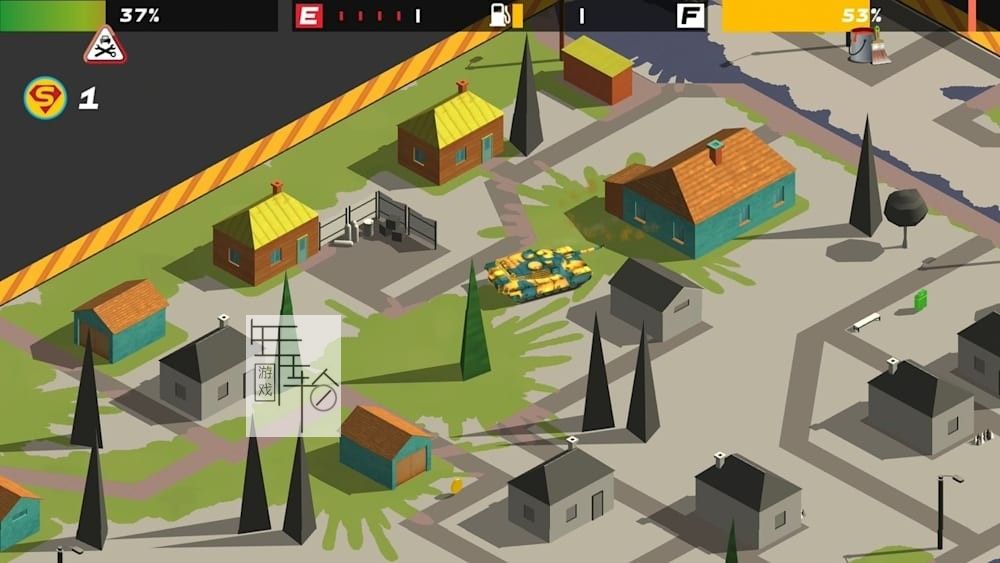Activate the red S superpower badge
Screen dimensions: 1000x563
(x=45, y=98)
